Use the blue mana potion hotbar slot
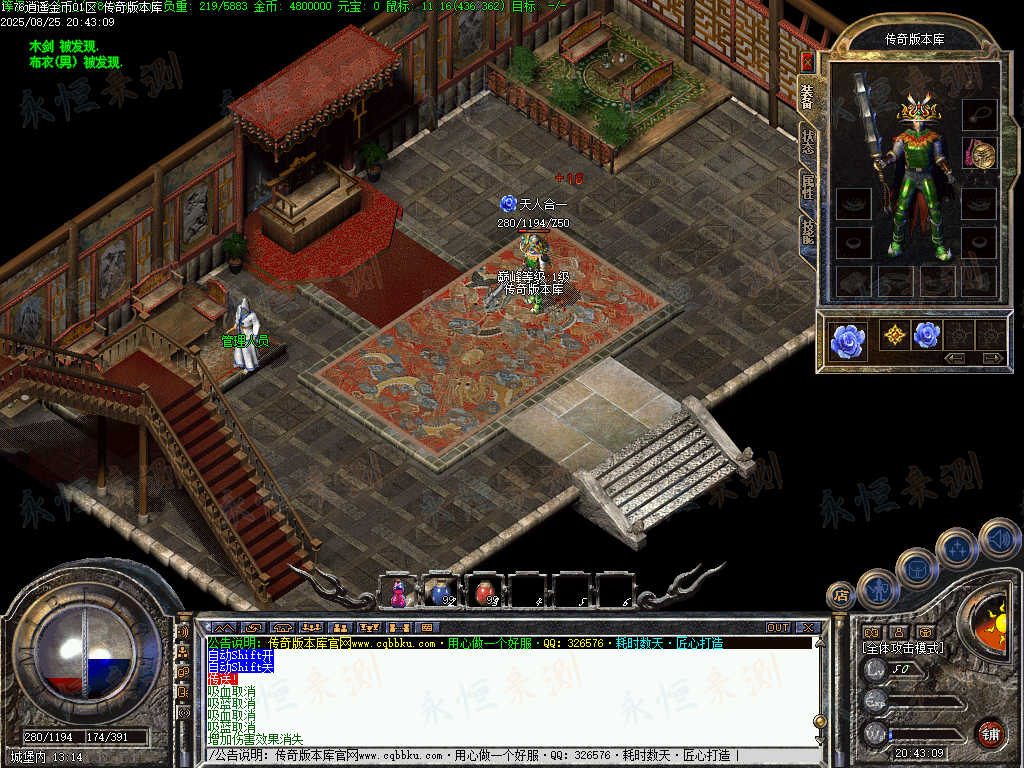1024x768 pixels. (441, 593)
